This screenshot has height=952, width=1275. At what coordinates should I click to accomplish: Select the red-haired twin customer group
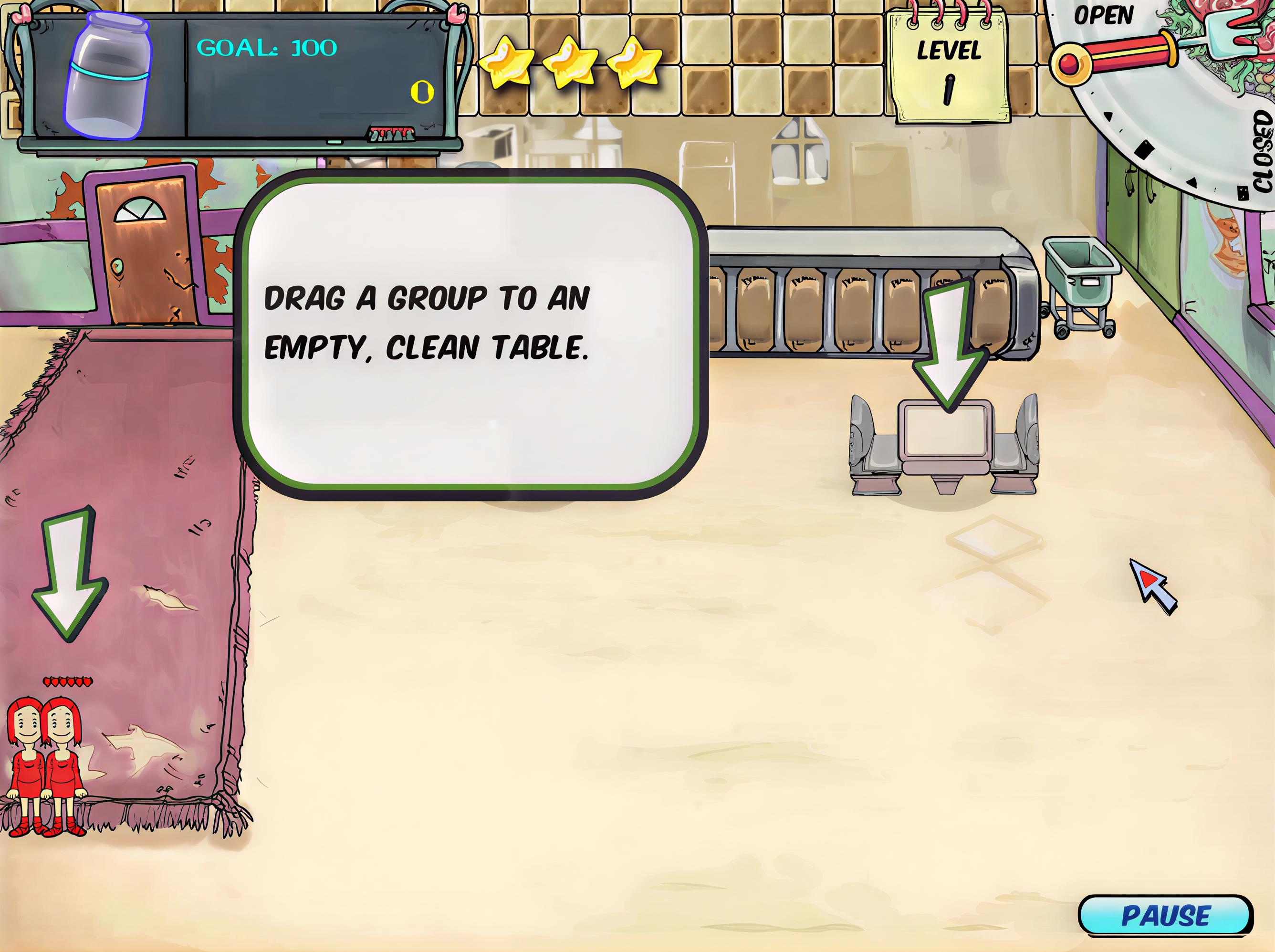(x=45, y=764)
